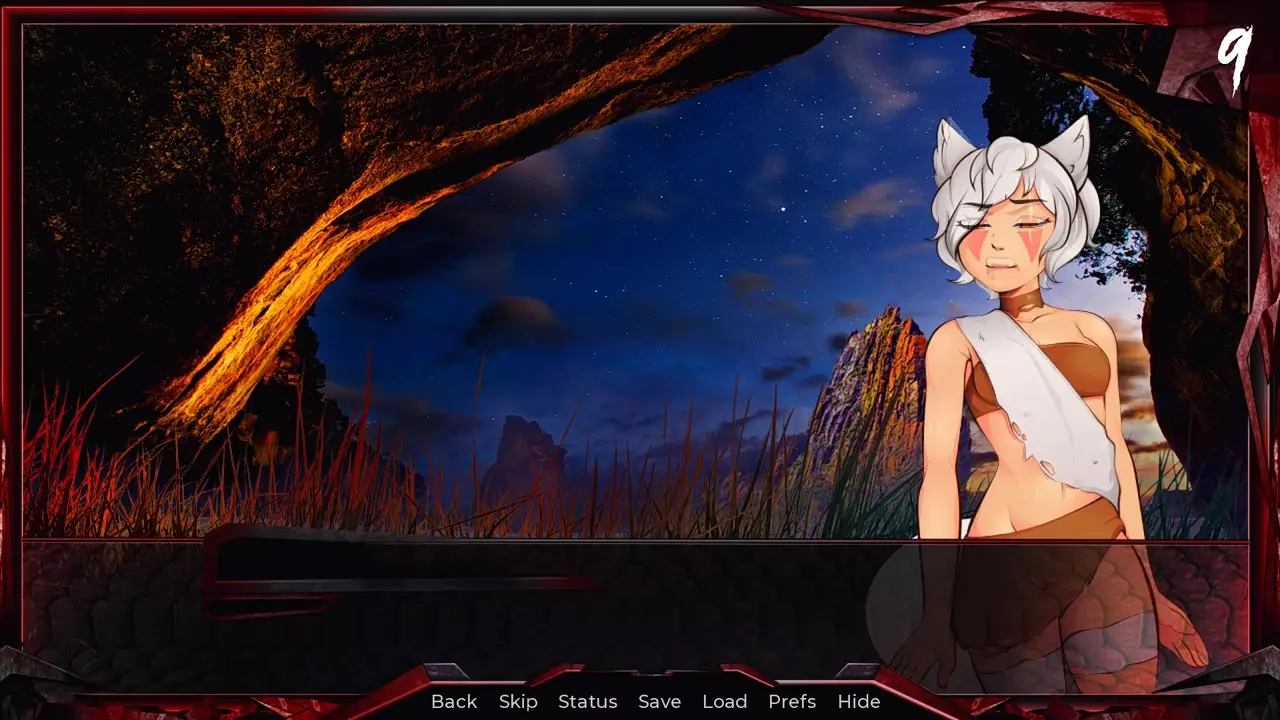Open the Status screen

pyautogui.click(x=588, y=702)
